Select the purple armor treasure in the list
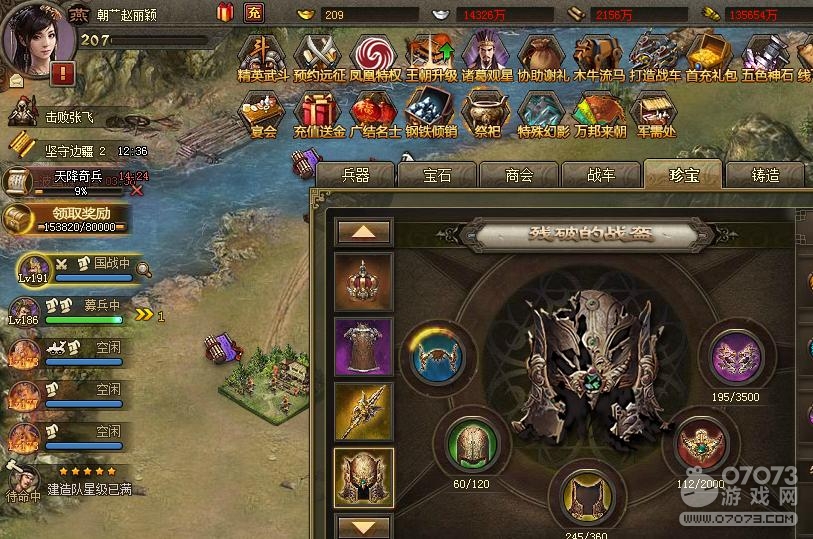The image size is (813, 539). 363,347
